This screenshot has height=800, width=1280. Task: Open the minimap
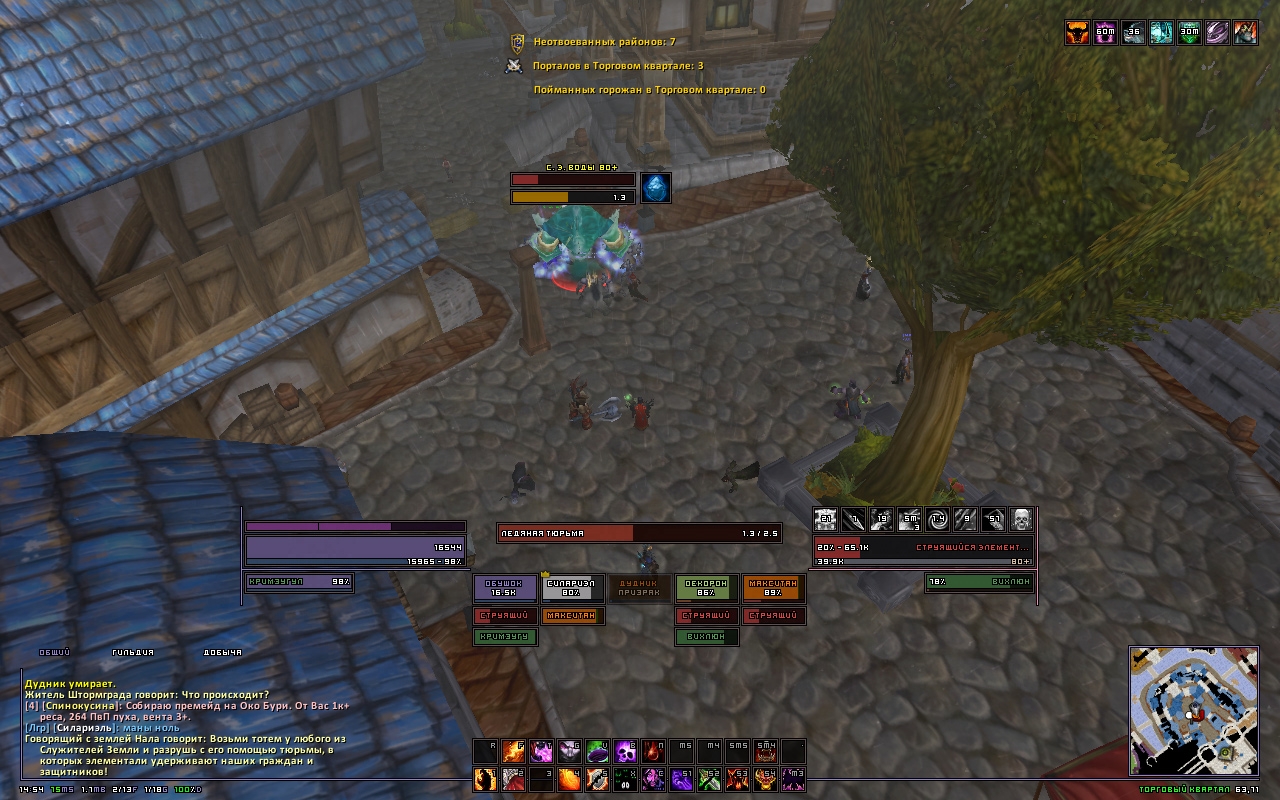coord(1192,710)
